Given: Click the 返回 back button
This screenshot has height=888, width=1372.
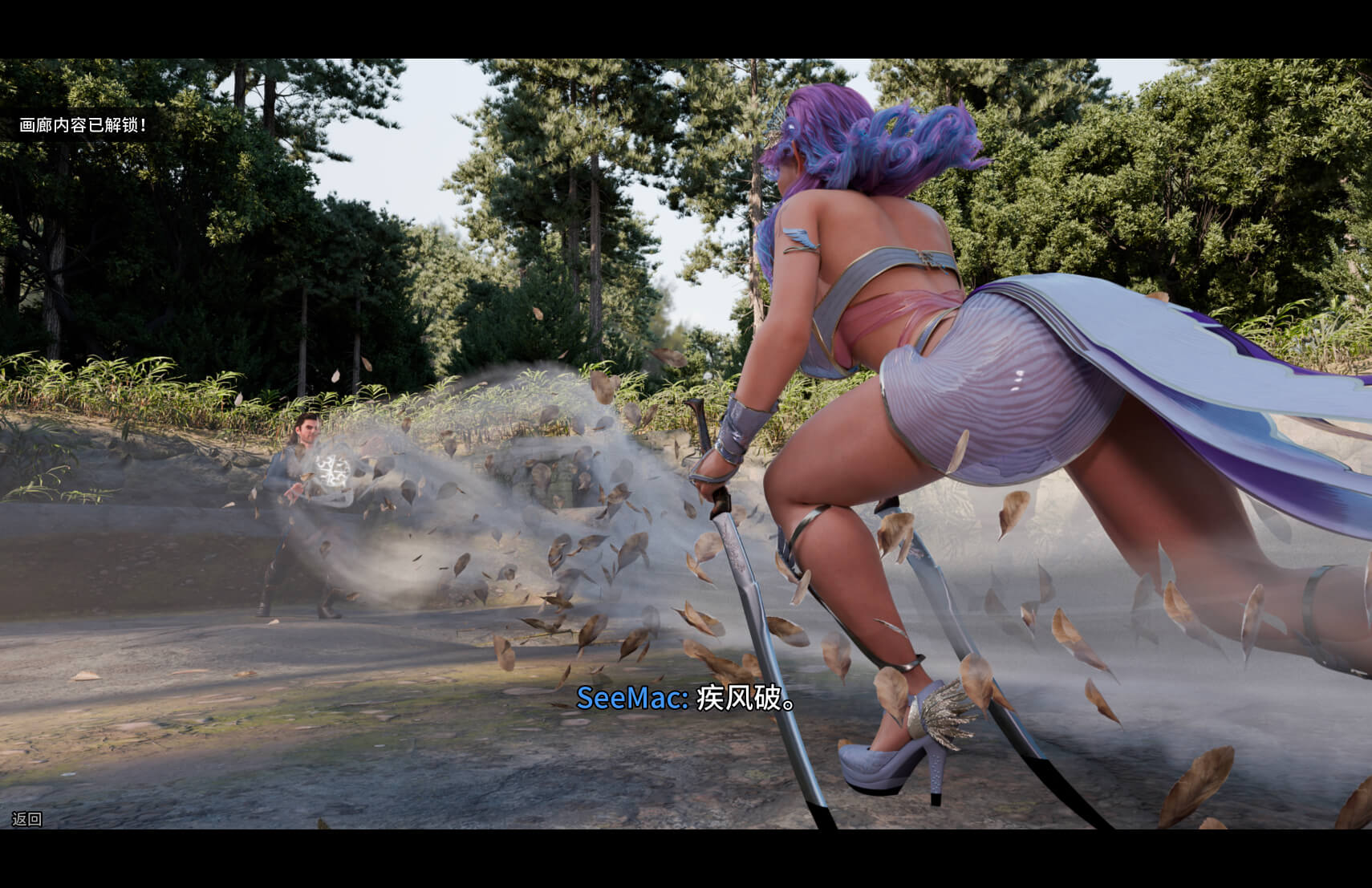Looking at the screenshot, I should coord(26,819).
